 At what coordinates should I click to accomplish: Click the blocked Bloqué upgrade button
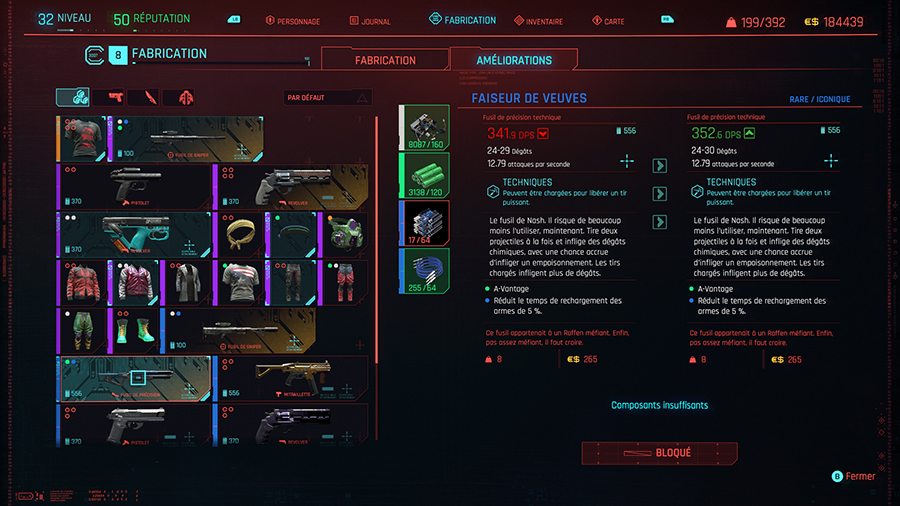[x=659, y=453]
